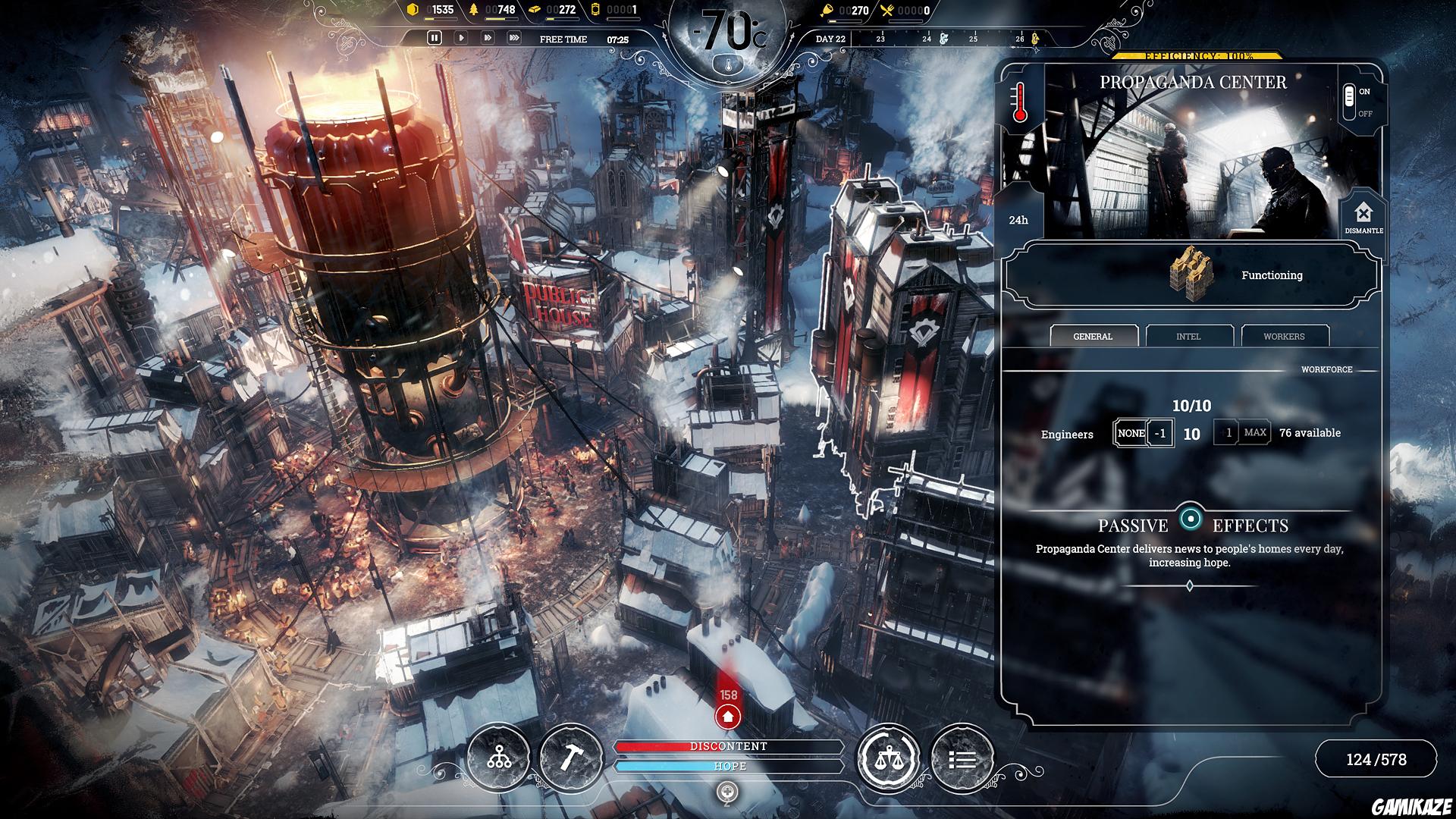Expand the 24h activity schedule panel
This screenshot has width=1456, height=819.
pos(1017,221)
